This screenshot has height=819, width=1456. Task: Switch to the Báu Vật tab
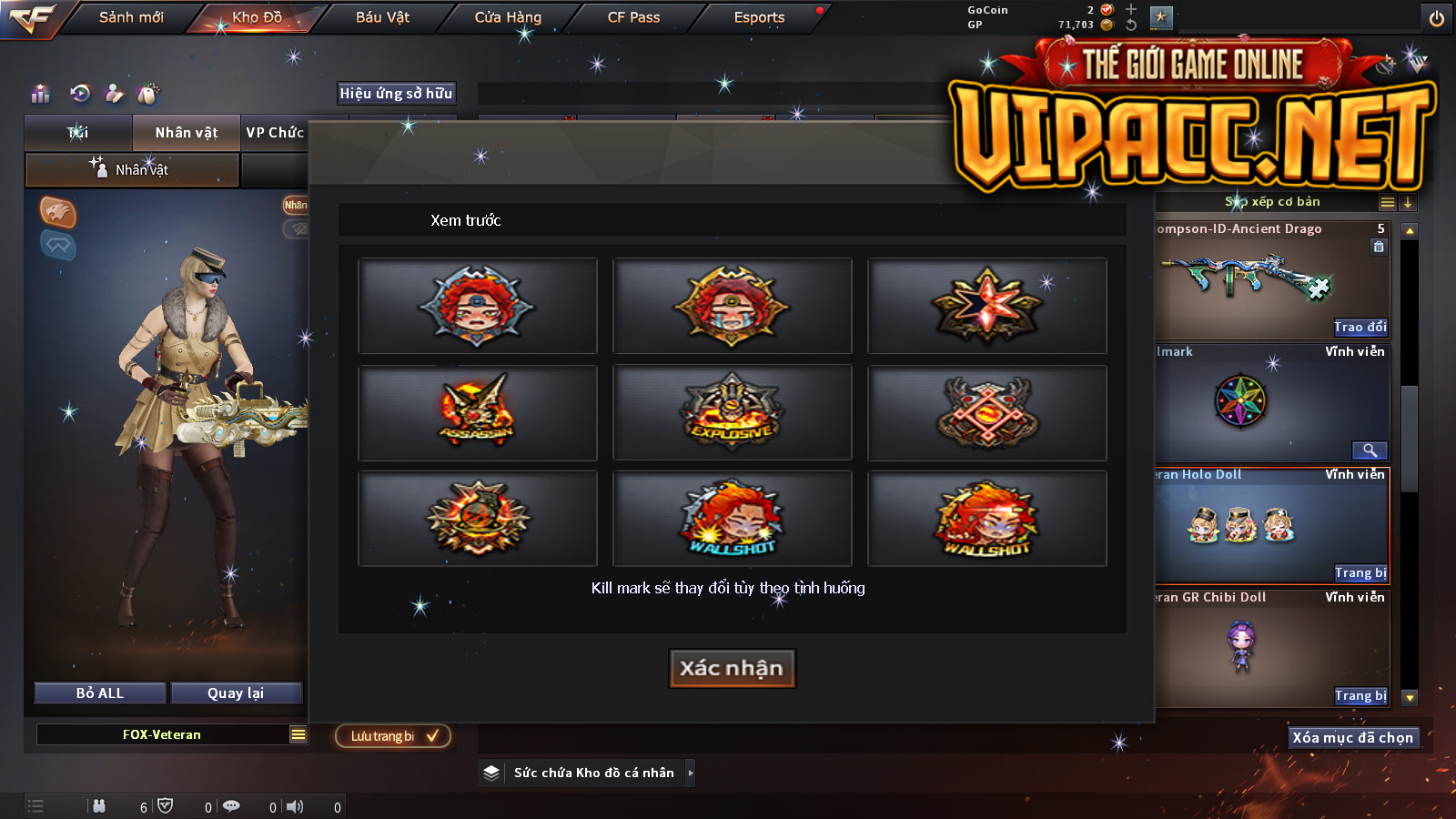(382, 17)
